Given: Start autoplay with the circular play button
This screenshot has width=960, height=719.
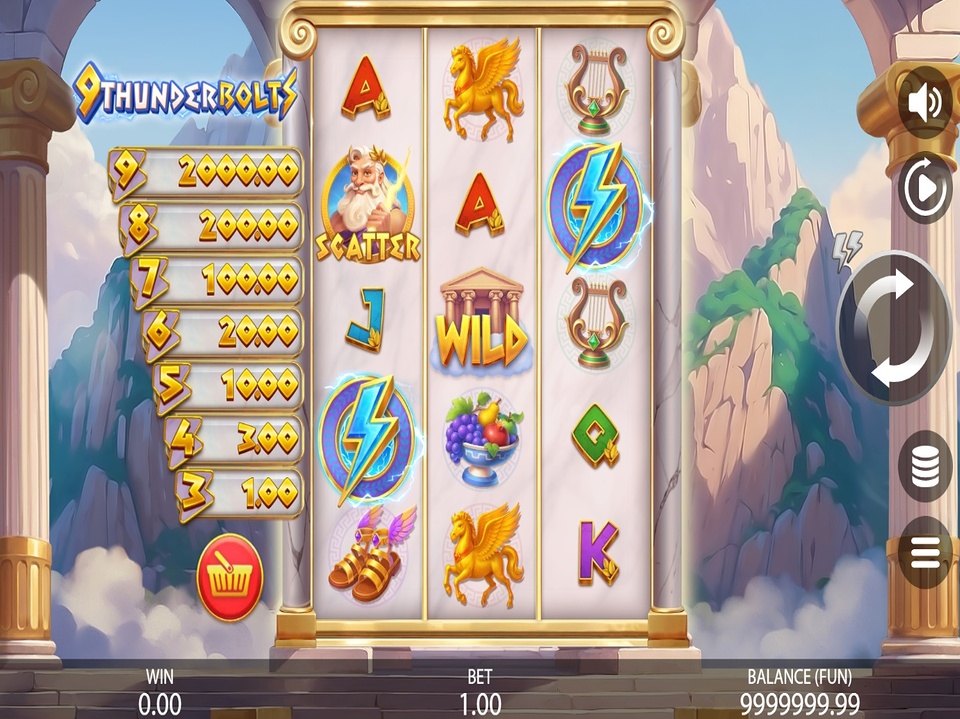Looking at the screenshot, I should click(924, 187).
